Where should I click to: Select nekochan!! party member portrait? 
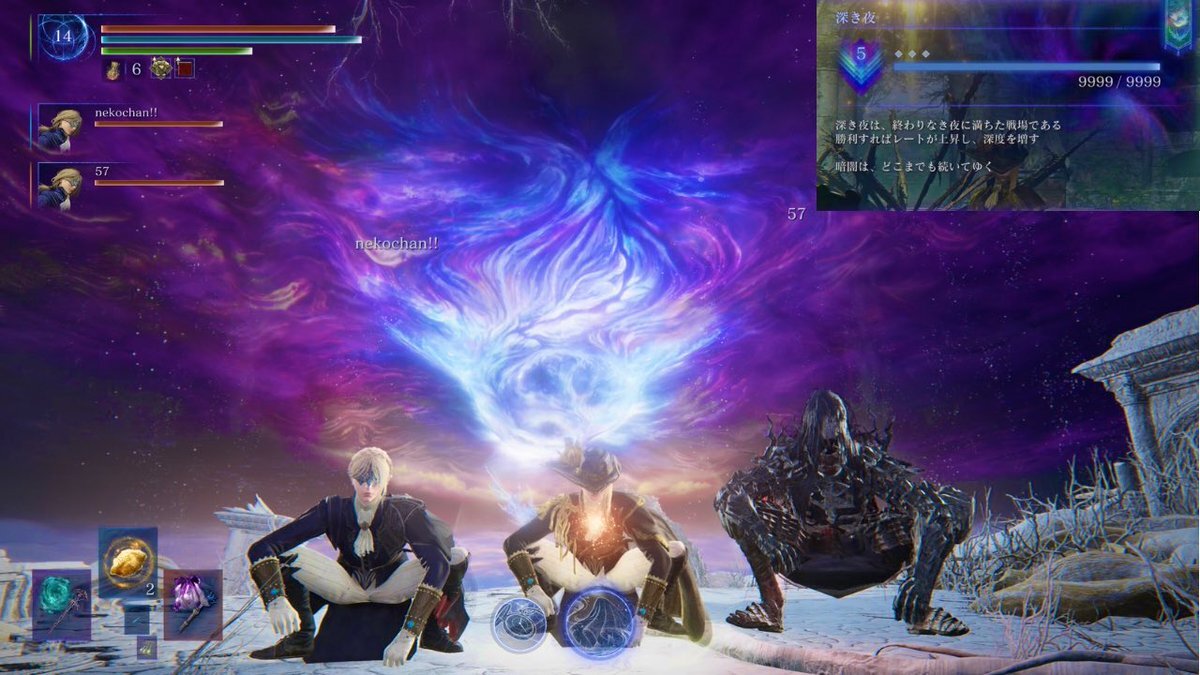coord(60,127)
